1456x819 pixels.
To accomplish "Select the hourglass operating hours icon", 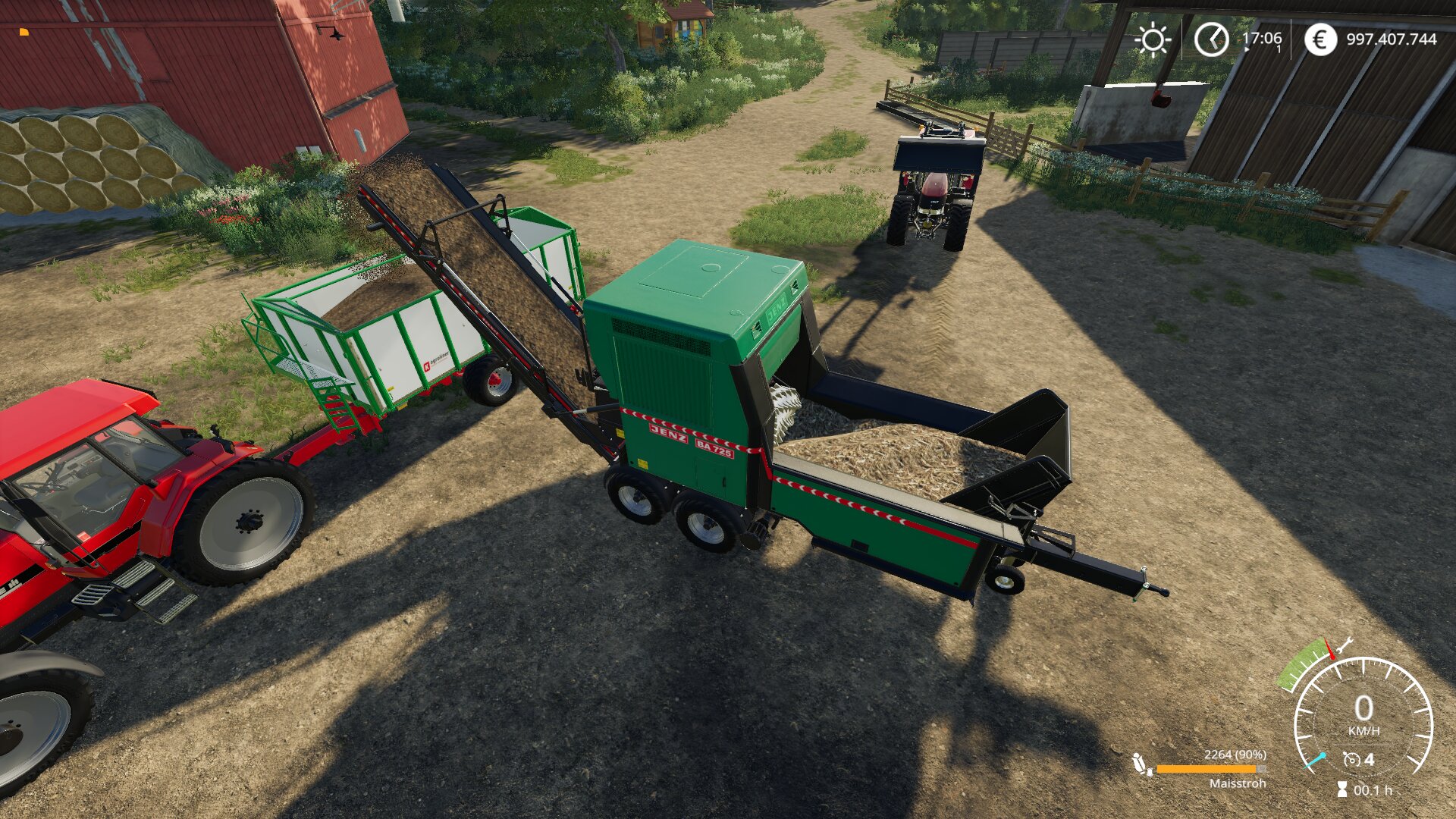I will click(1342, 790).
